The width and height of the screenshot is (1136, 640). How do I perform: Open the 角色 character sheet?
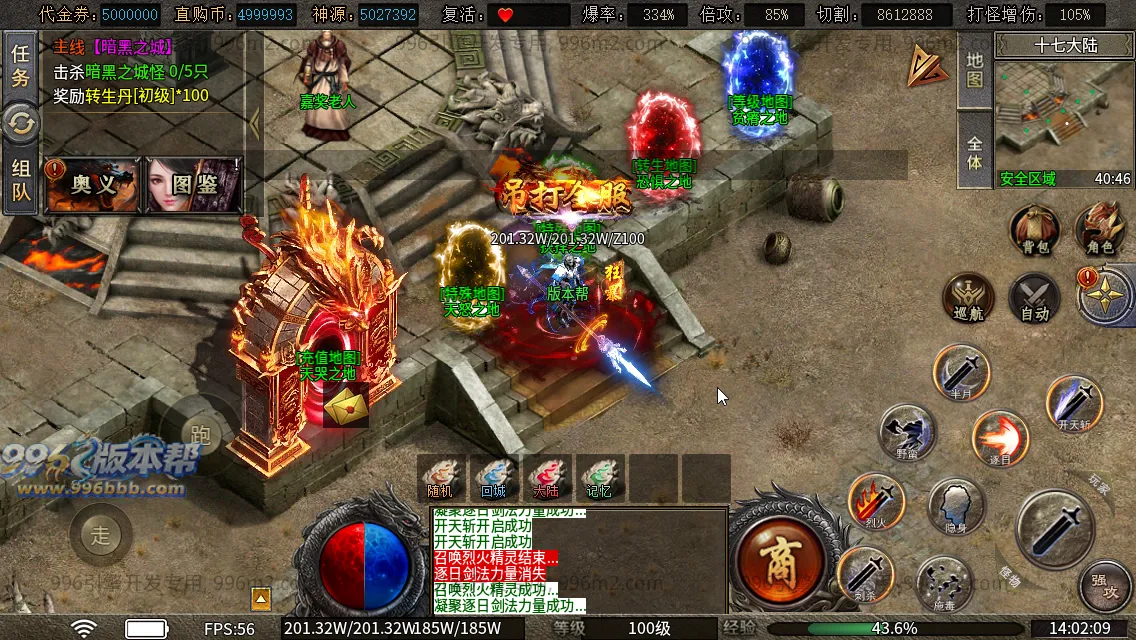(1099, 230)
